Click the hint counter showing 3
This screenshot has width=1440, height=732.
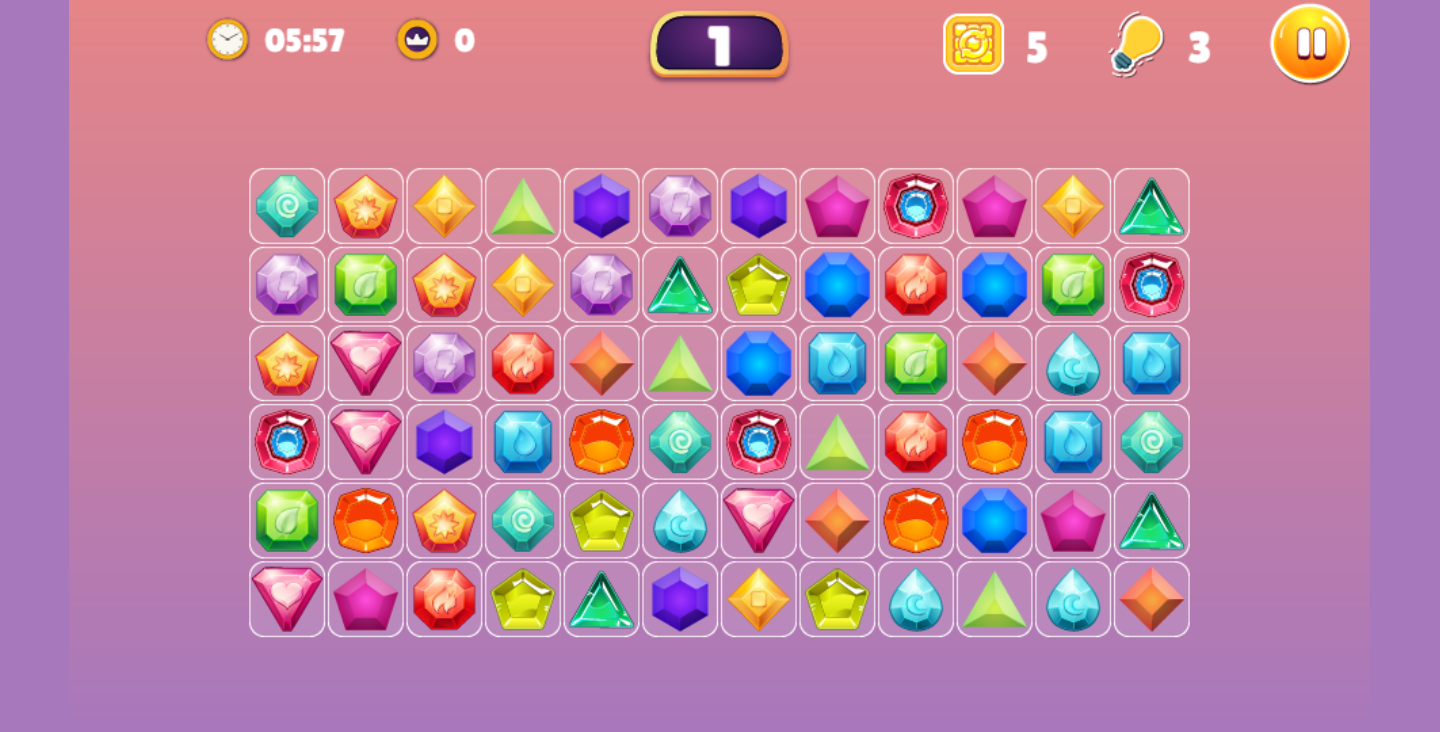1197,44
